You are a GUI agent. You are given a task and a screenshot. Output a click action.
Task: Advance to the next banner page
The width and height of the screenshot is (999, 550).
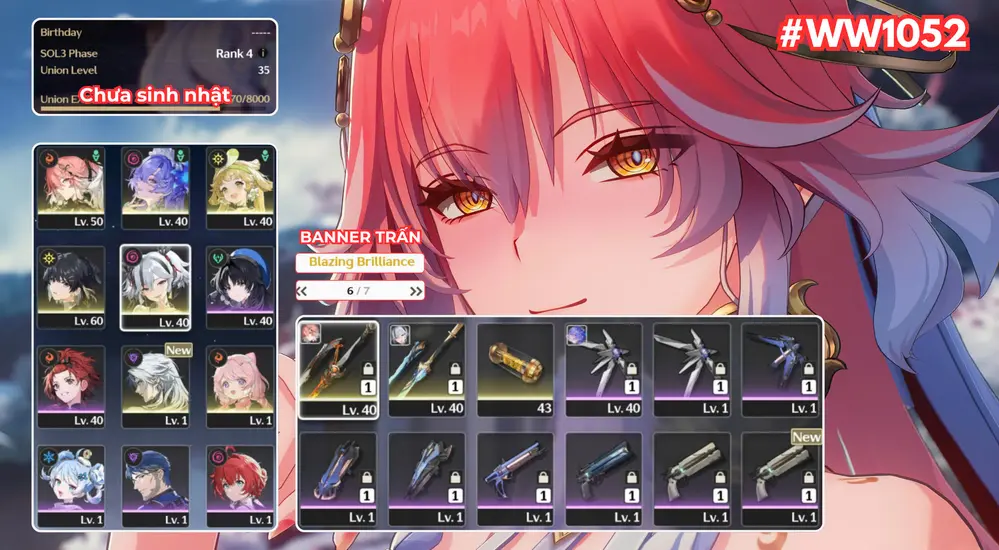tap(416, 291)
